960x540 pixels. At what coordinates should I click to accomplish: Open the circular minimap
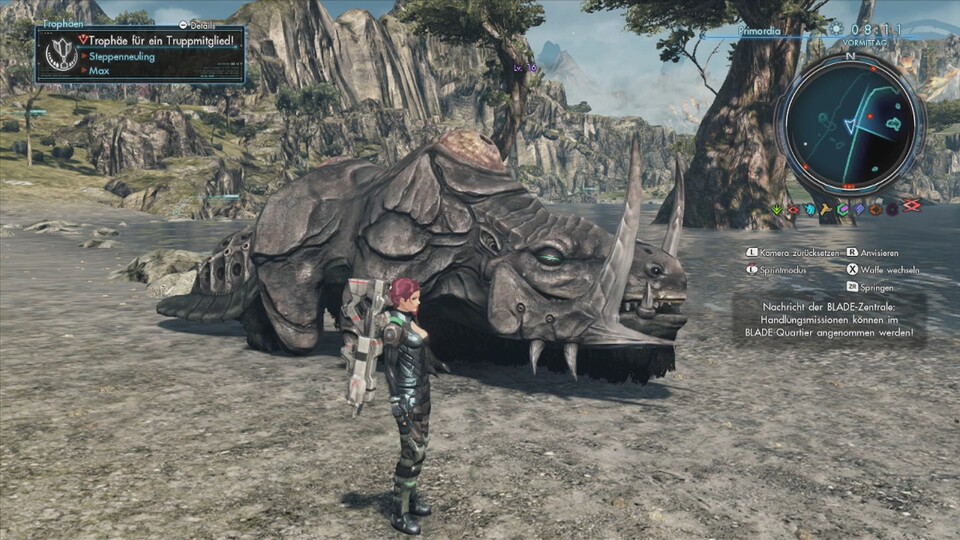point(849,124)
